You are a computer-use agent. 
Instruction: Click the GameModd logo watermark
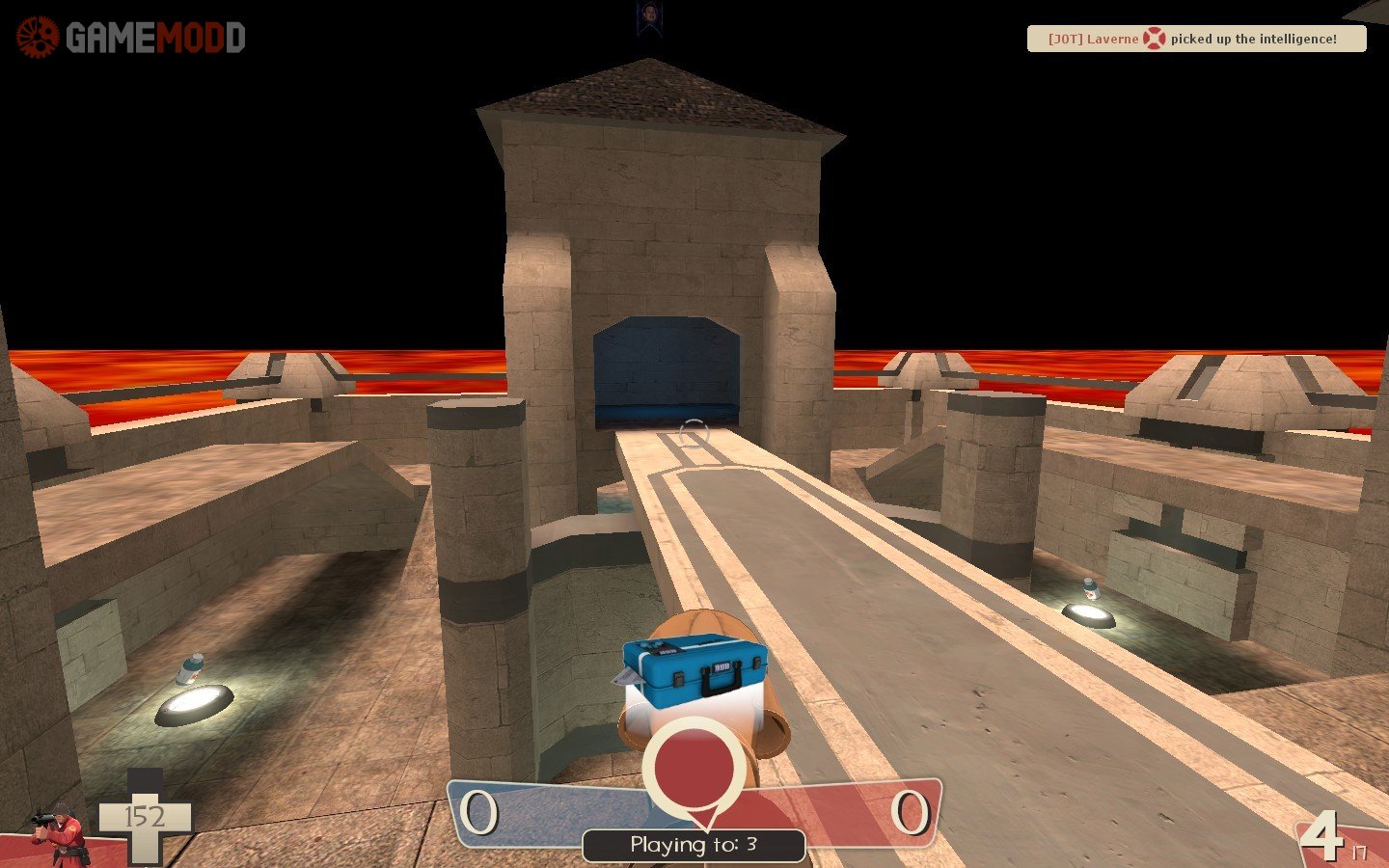click(x=131, y=38)
